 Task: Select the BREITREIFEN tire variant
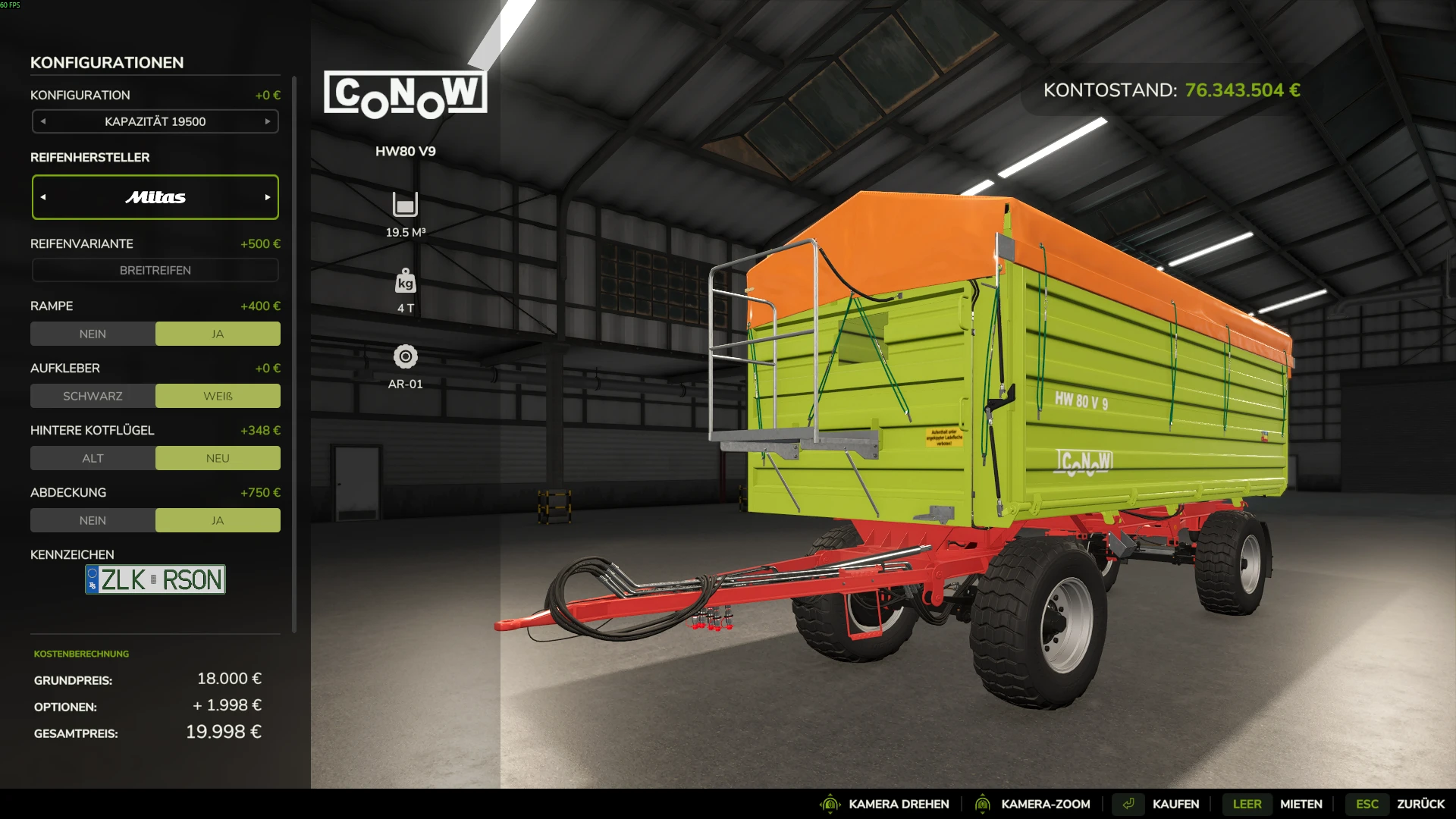[x=155, y=270]
